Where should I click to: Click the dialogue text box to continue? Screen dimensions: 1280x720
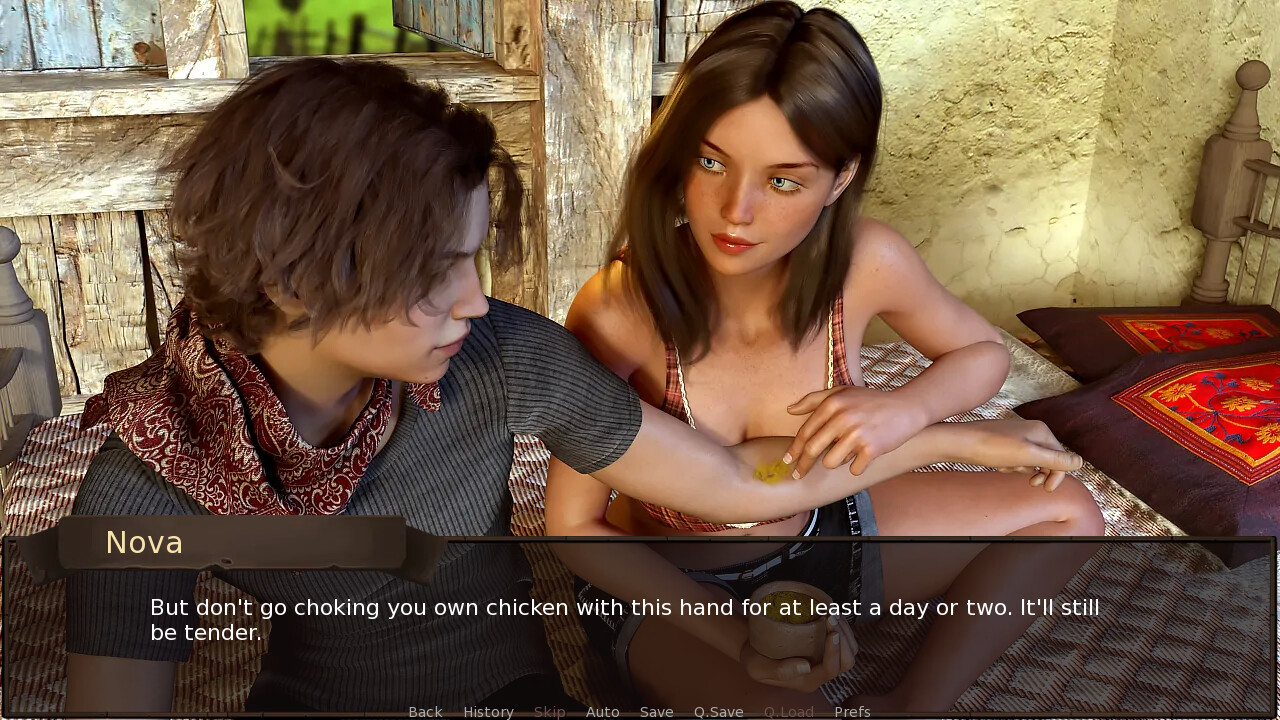640,622
